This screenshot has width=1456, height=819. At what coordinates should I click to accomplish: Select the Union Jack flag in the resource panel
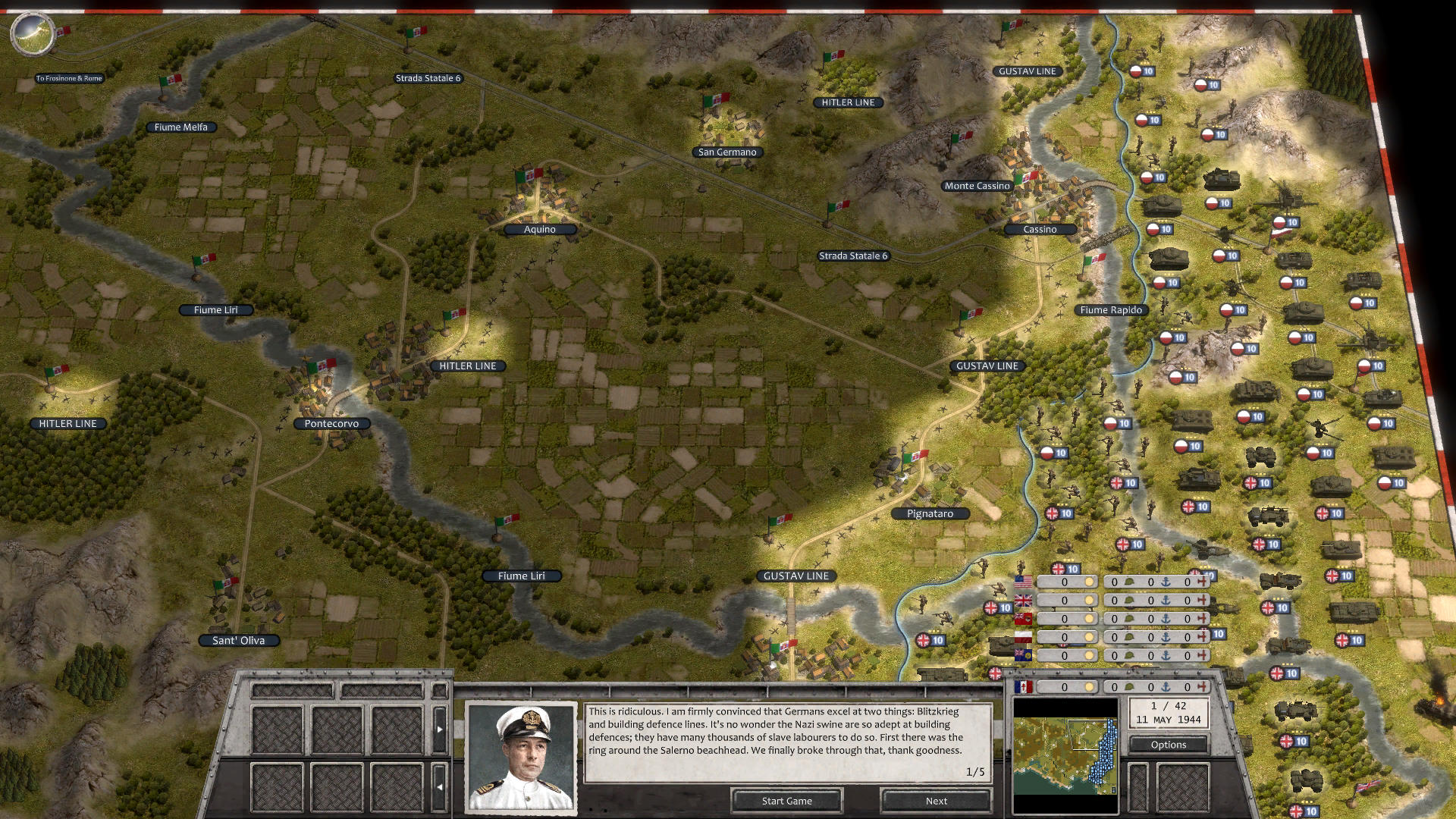click(1023, 600)
